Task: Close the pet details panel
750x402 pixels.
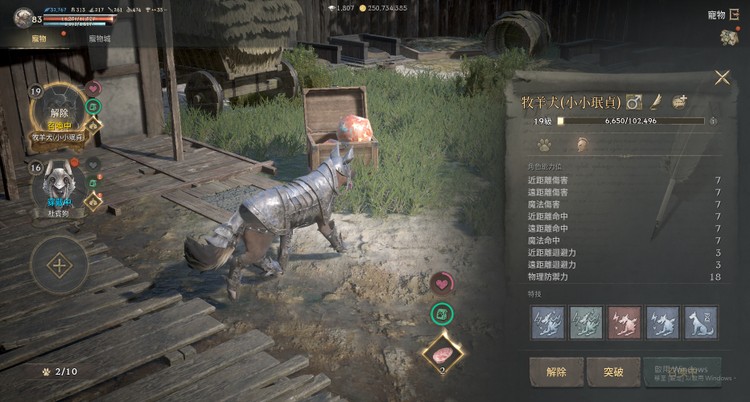Action: click(722, 78)
